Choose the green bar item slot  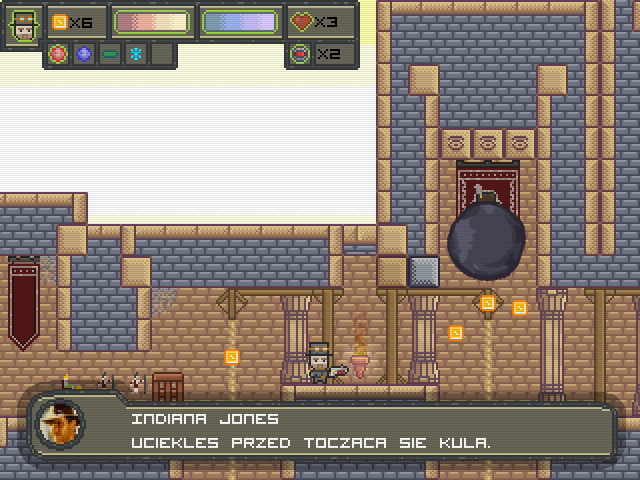click(109, 54)
